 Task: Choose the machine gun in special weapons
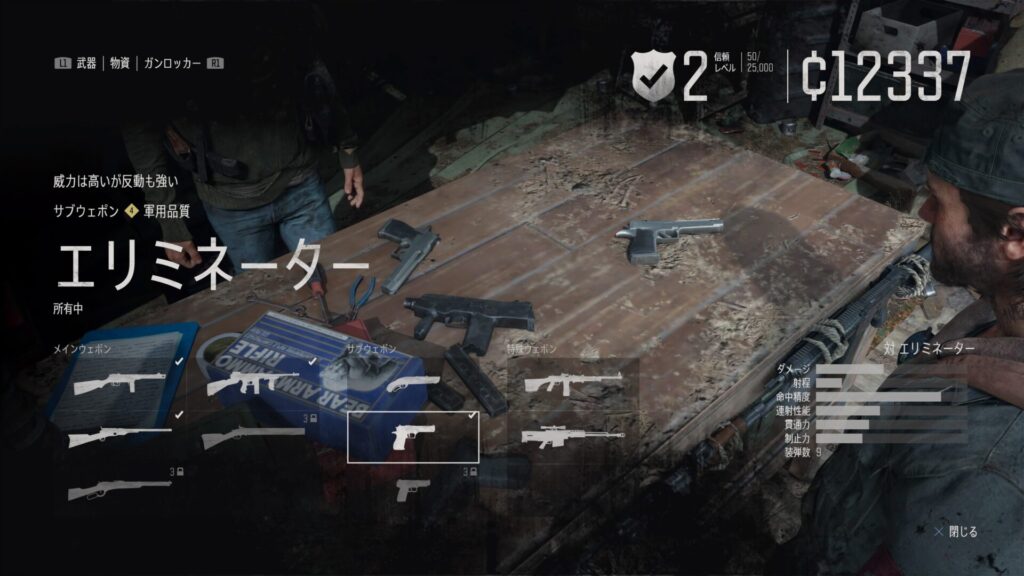pyautogui.click(x=573, y=383)
